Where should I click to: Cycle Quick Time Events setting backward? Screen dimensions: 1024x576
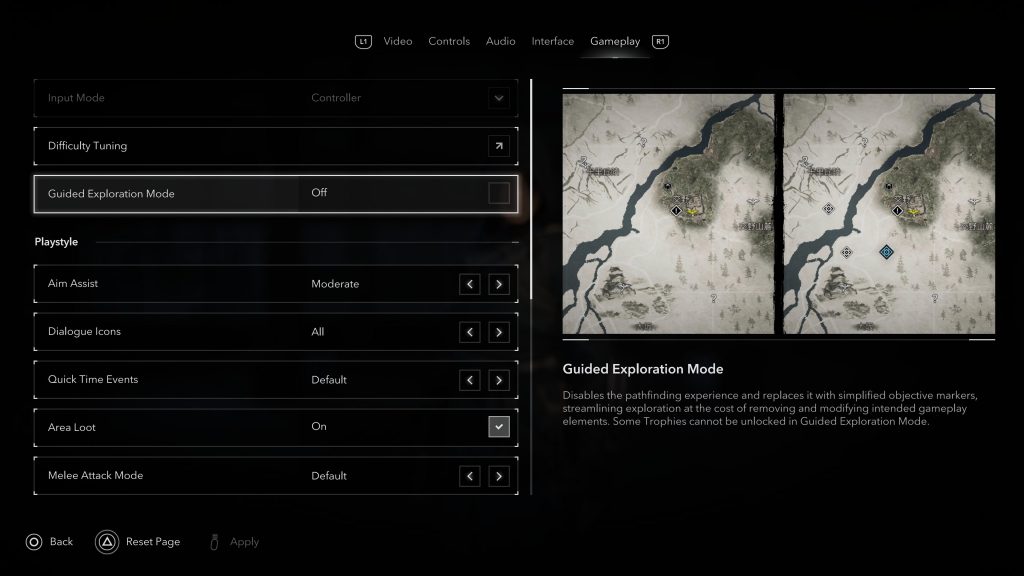(470, 380)
